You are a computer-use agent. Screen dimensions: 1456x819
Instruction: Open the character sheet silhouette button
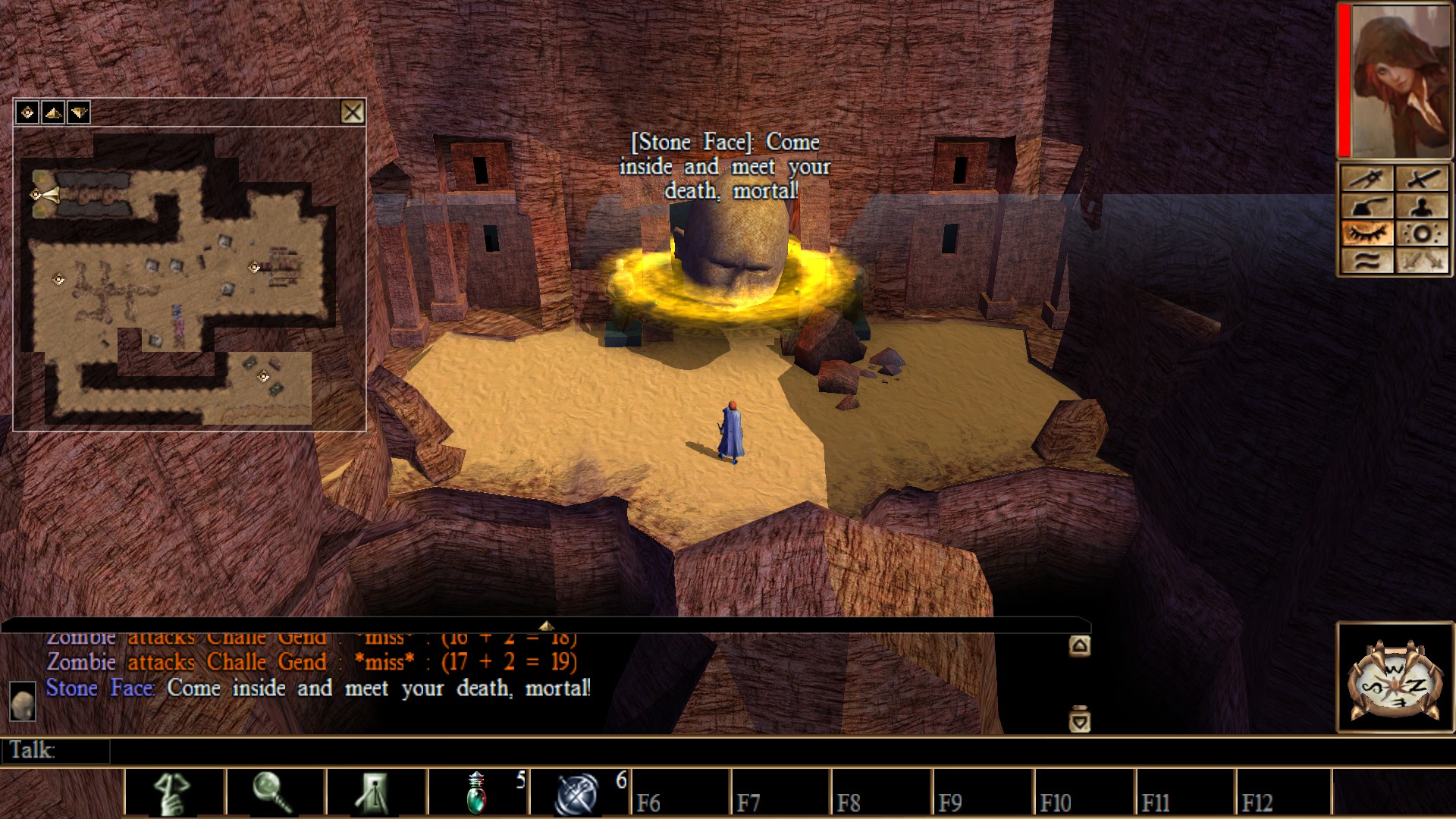point(1422,206)
